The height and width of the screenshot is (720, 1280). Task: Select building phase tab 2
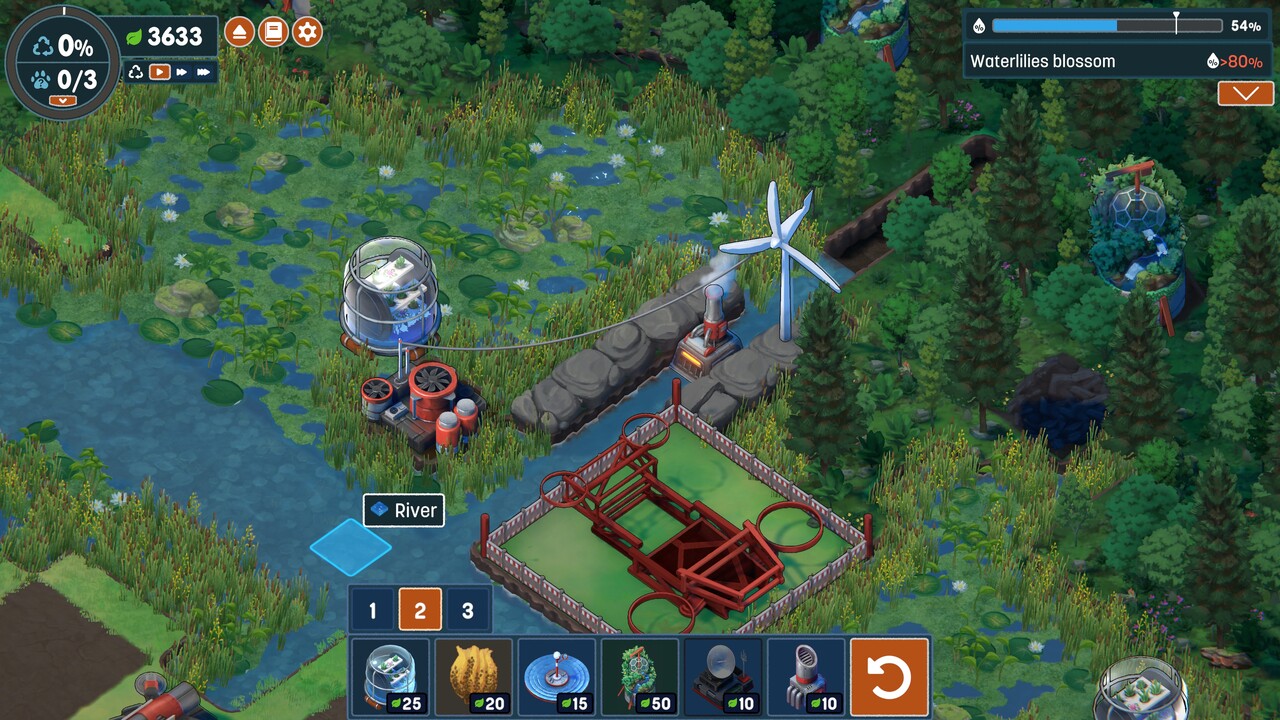click(x=420, y=611)
